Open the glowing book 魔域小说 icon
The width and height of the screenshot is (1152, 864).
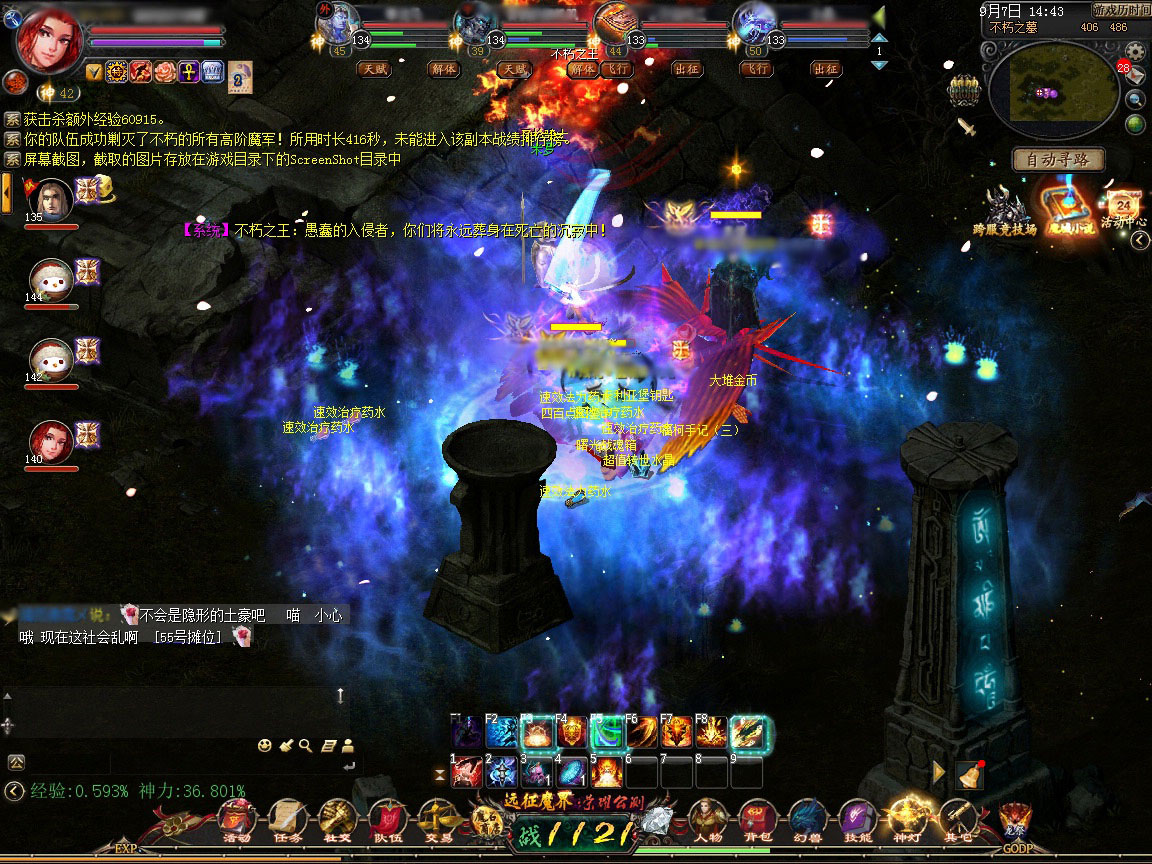pyautogui.click(x=1064, y=209)
